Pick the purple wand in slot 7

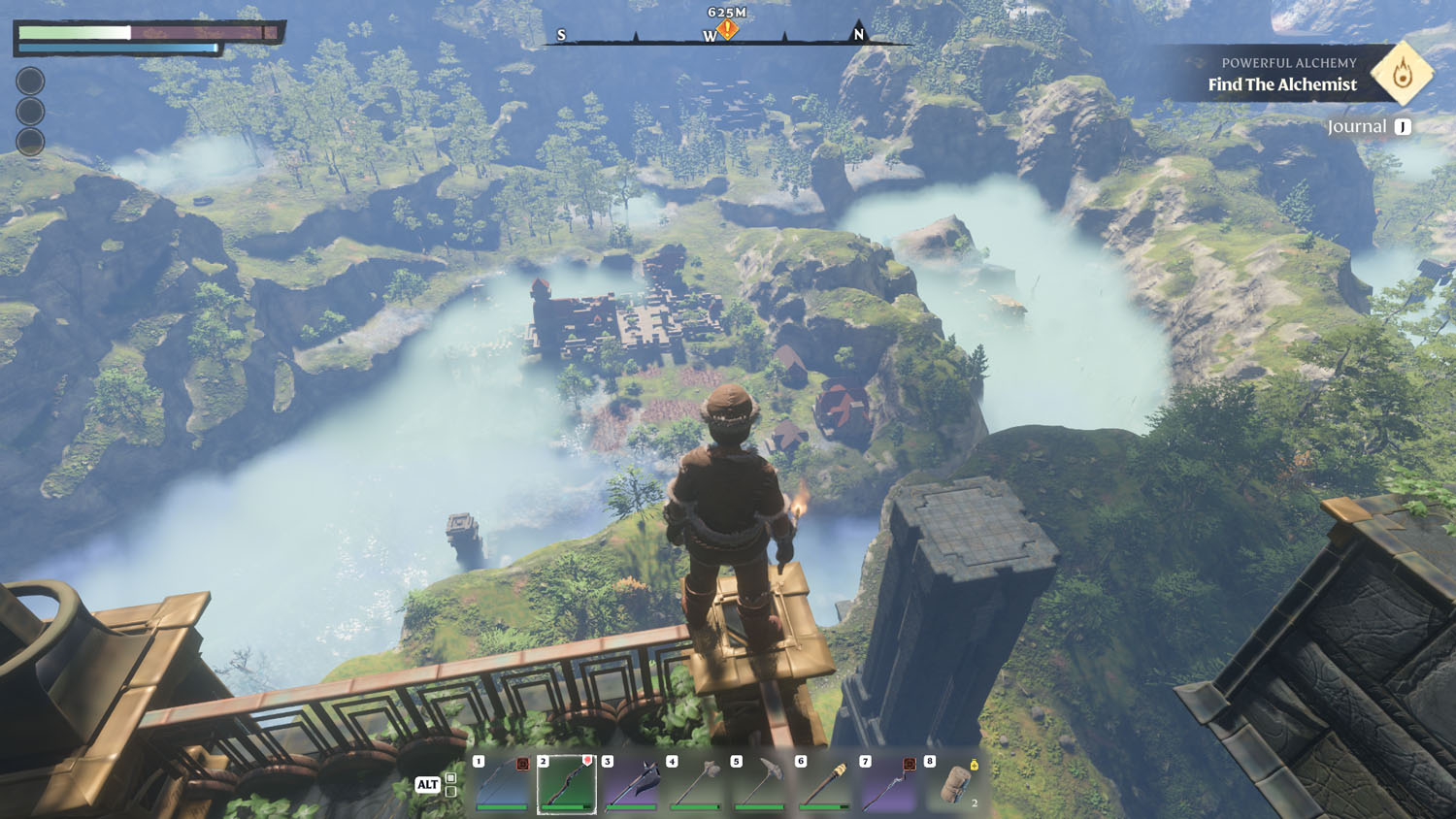coord(888,784)
